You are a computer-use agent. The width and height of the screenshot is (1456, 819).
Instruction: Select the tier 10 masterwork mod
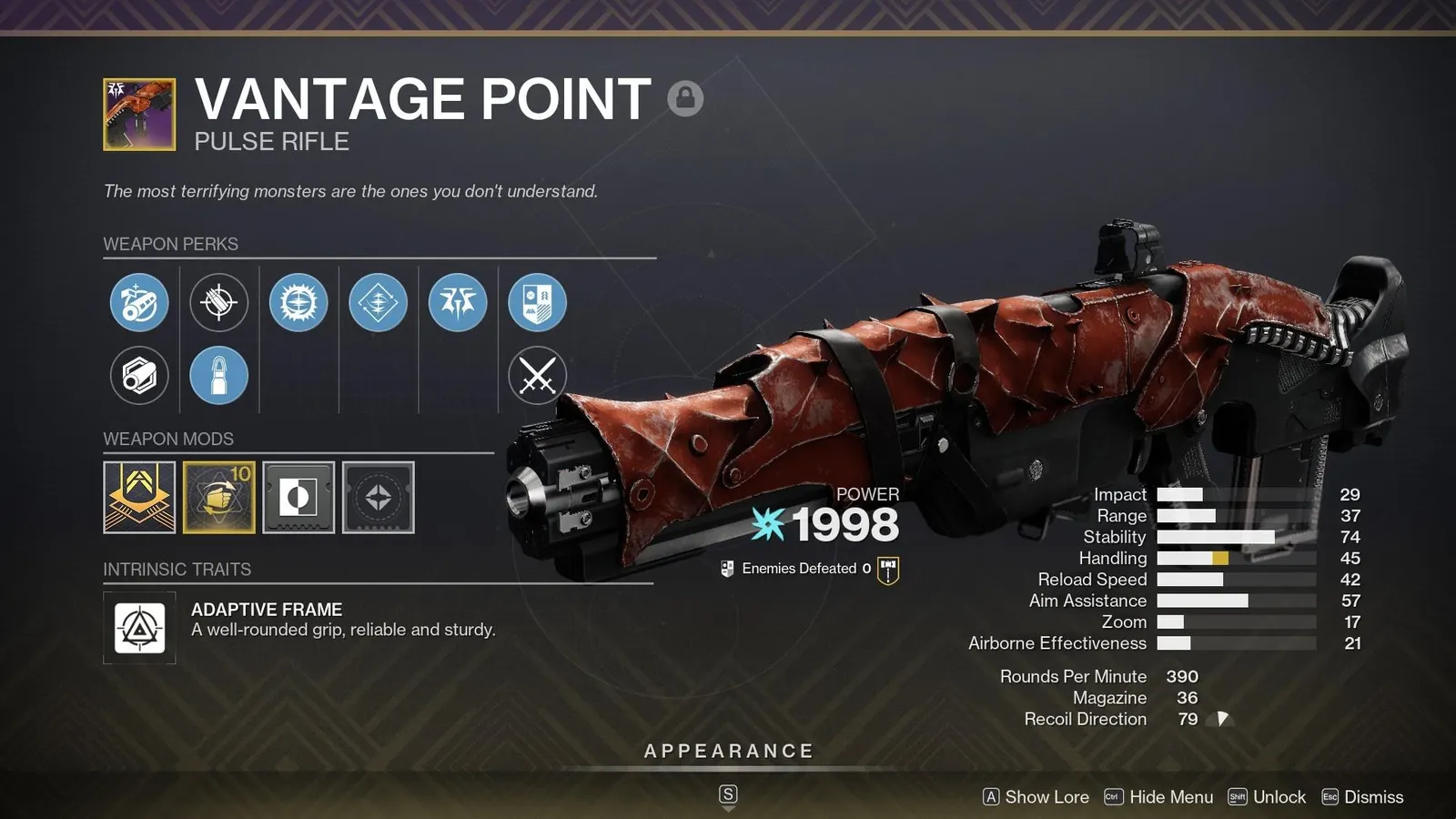coord(219,498)
